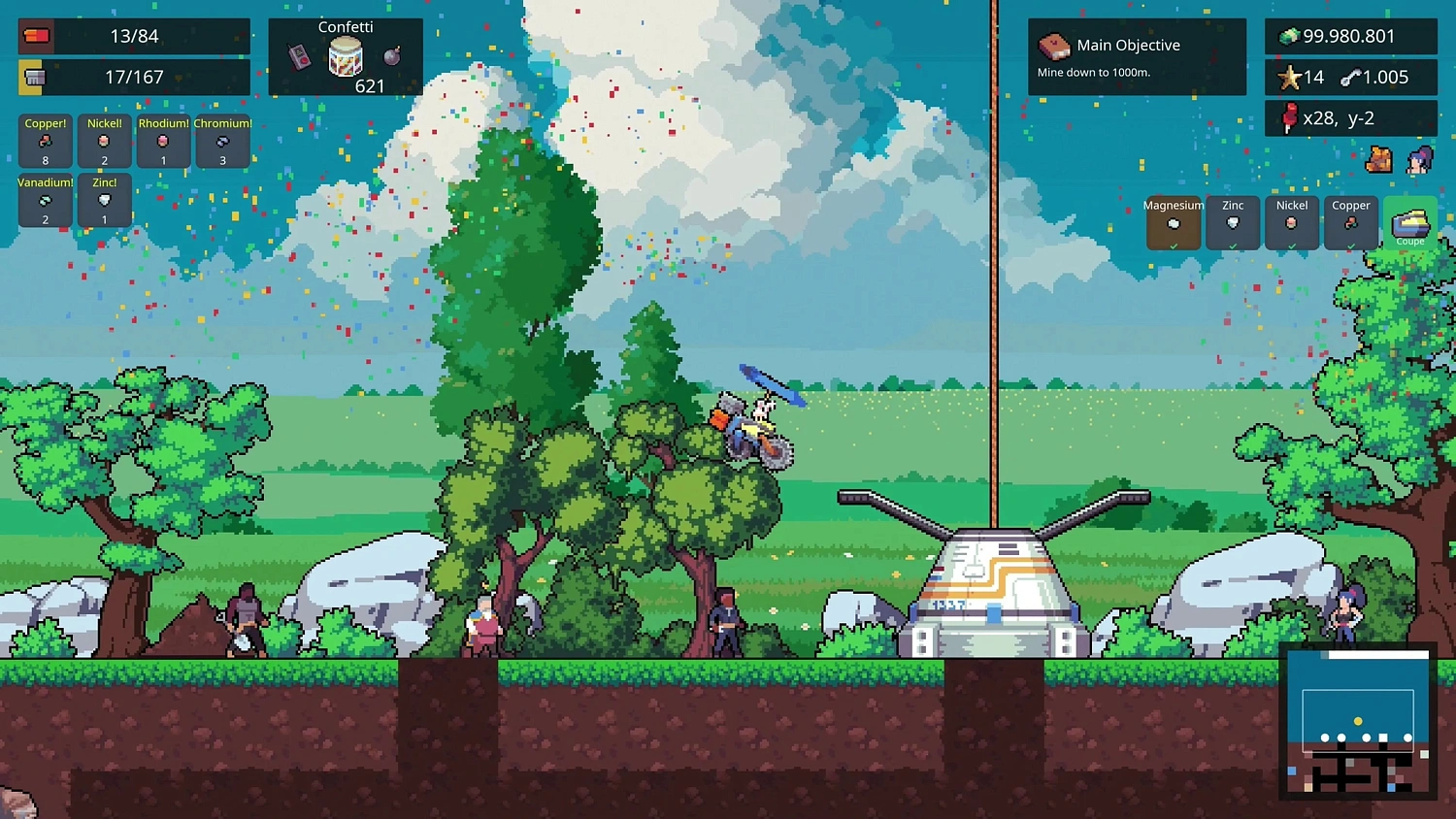Select the orange creature portrait
The height and width of the screenshot is (819, 1456).
pos(1379,160)
